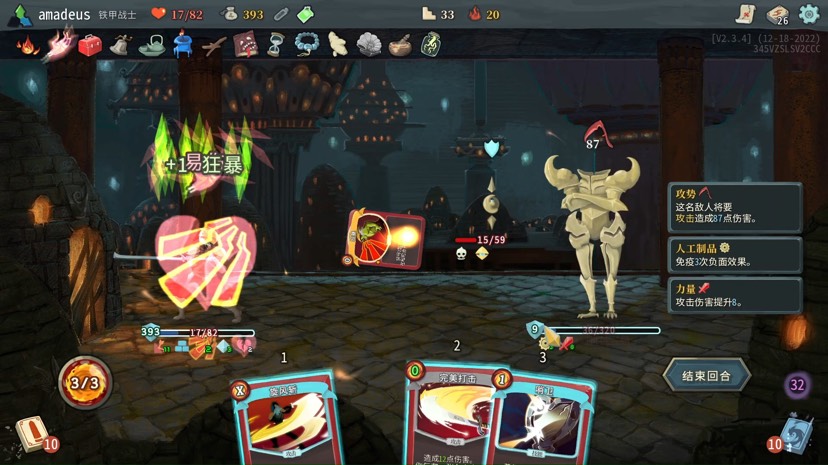This screenshot has height=465, width=828.
Task: Open the discard pile
Action: tap(794, 434)
